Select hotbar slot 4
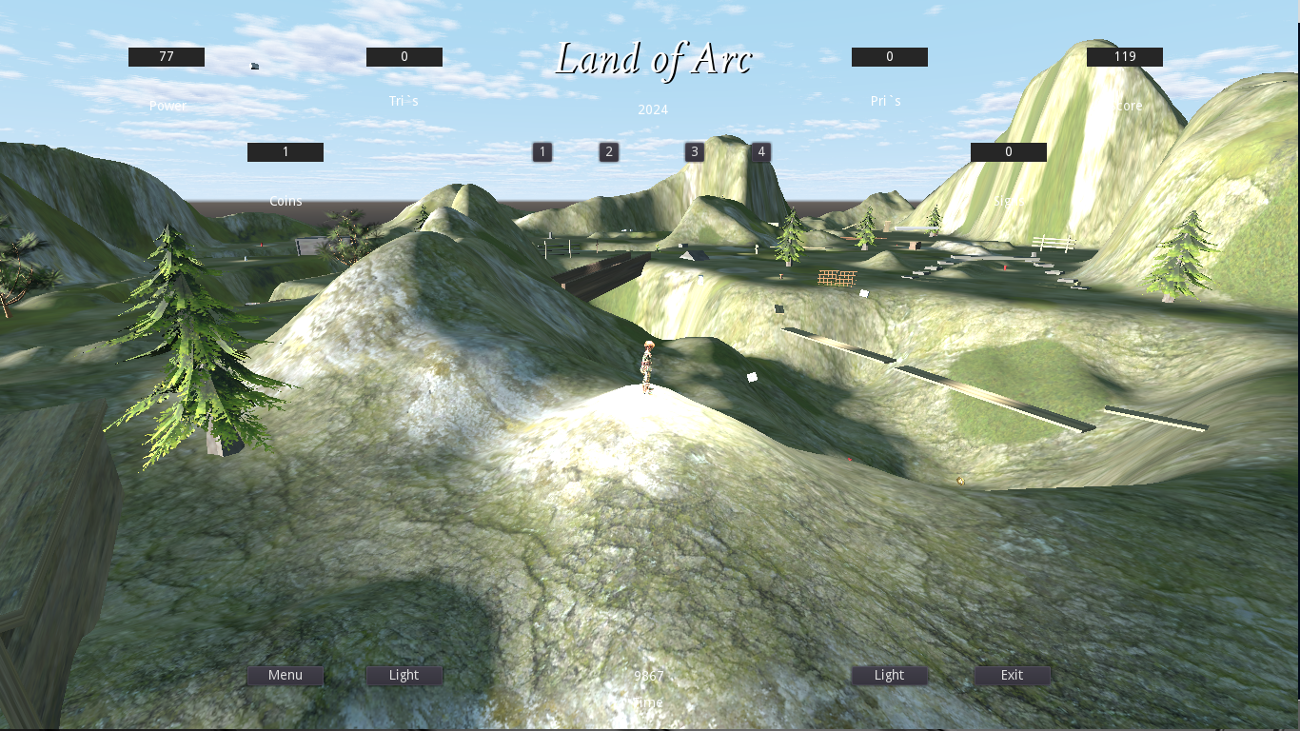Image resolution: width=1300 pixels, height=731 pixels. pos(760,151)
